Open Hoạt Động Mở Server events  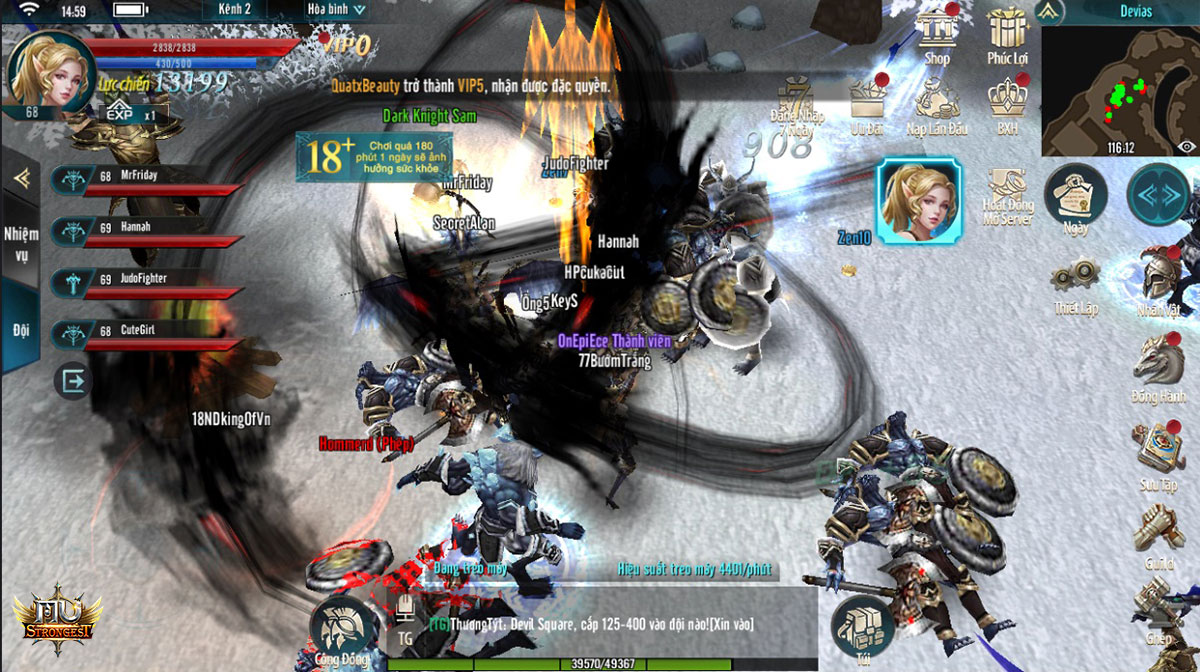(1006, 195)
